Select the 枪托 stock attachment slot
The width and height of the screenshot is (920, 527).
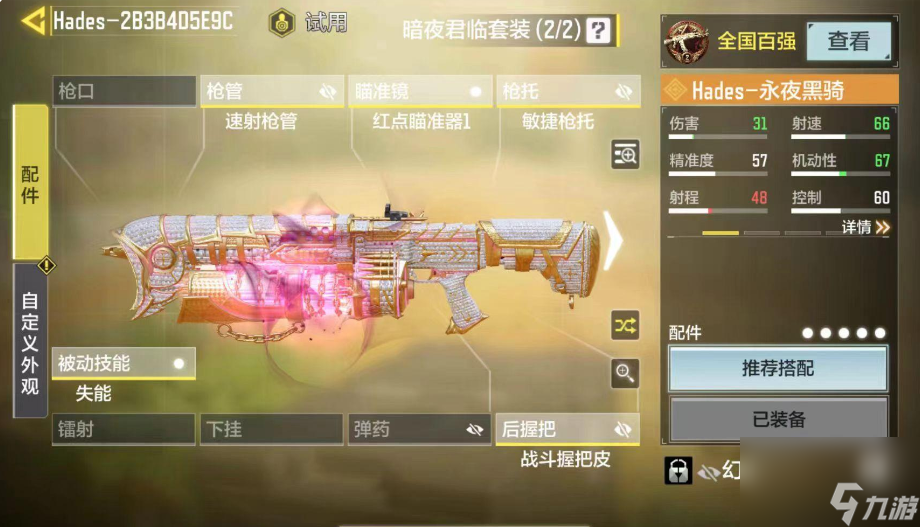pyautogui.click(x=567, y=92)
